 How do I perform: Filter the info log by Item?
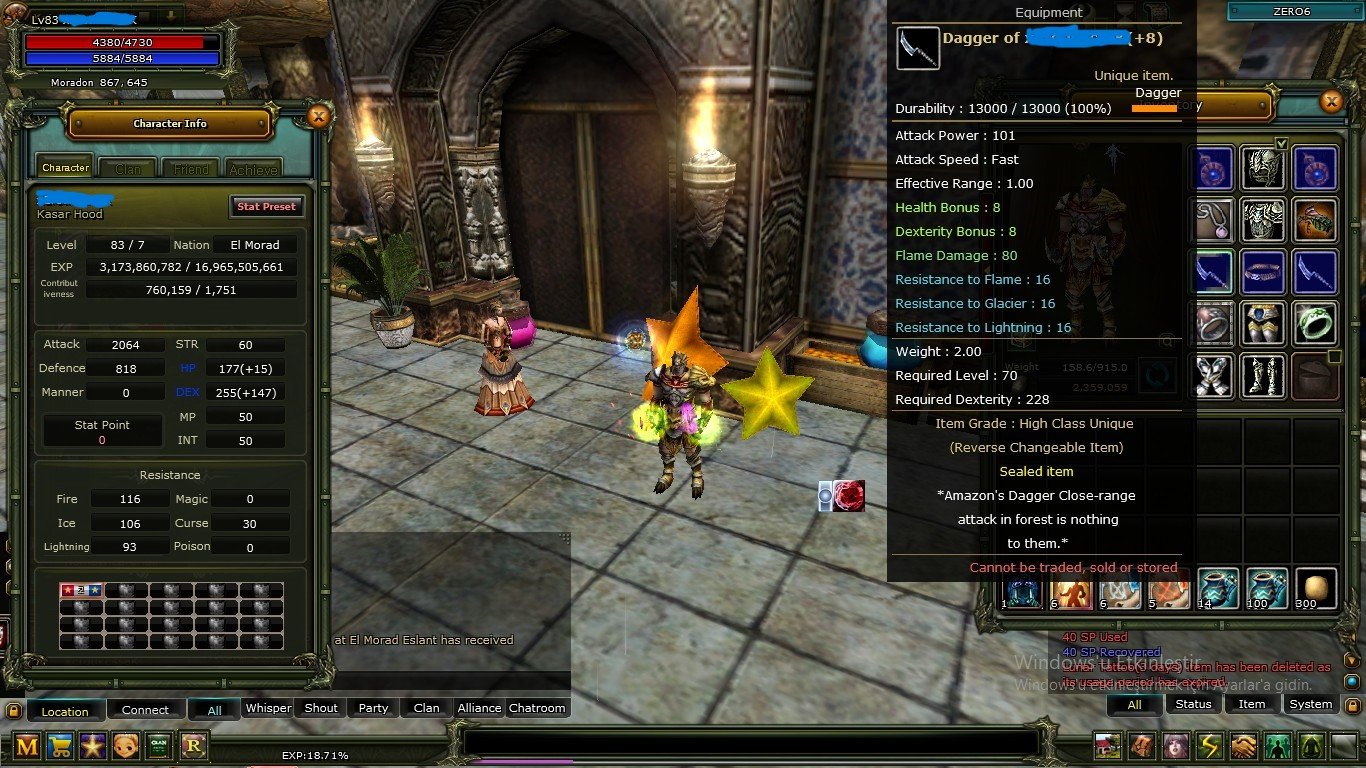click(1252, 704)
